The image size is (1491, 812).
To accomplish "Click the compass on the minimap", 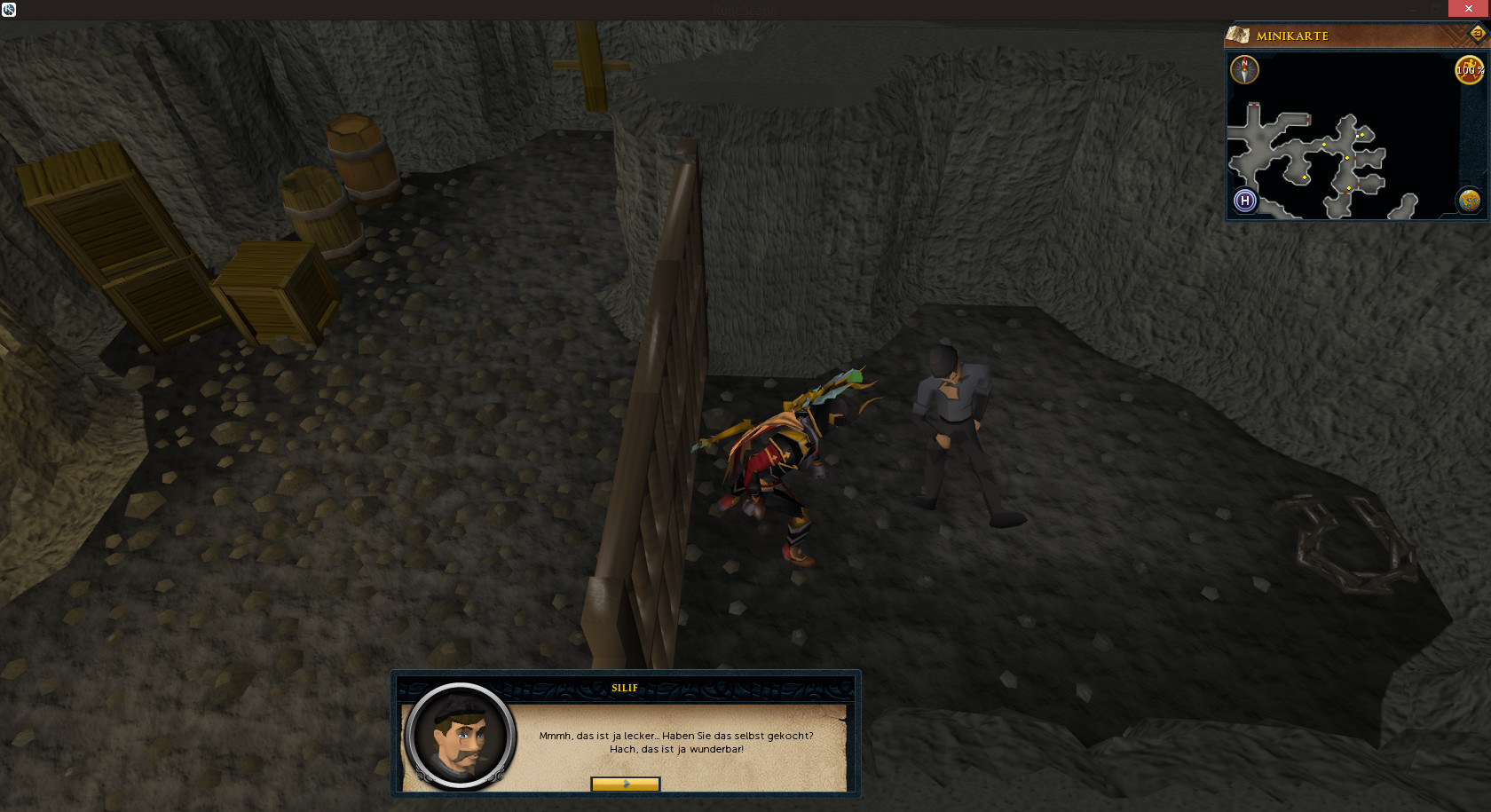I will click(x=1244, y=69).
